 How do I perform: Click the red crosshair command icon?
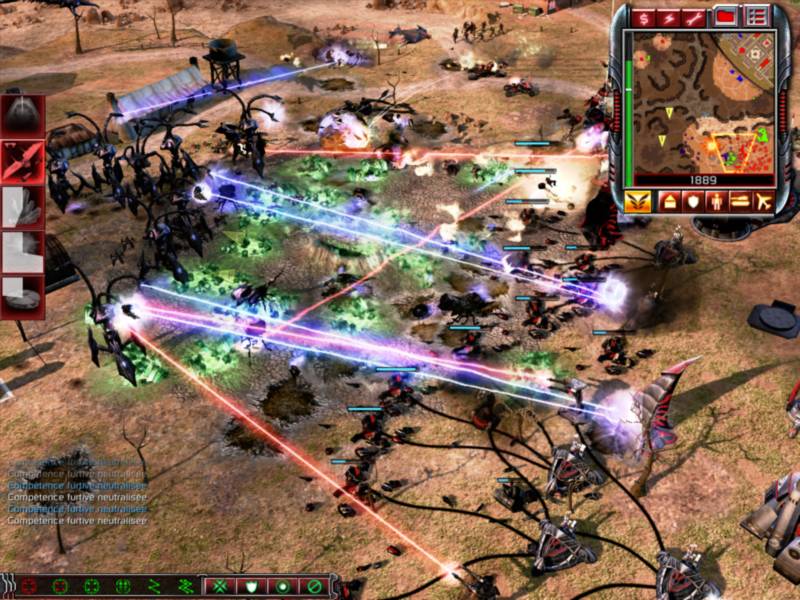[x=29, y=586]
